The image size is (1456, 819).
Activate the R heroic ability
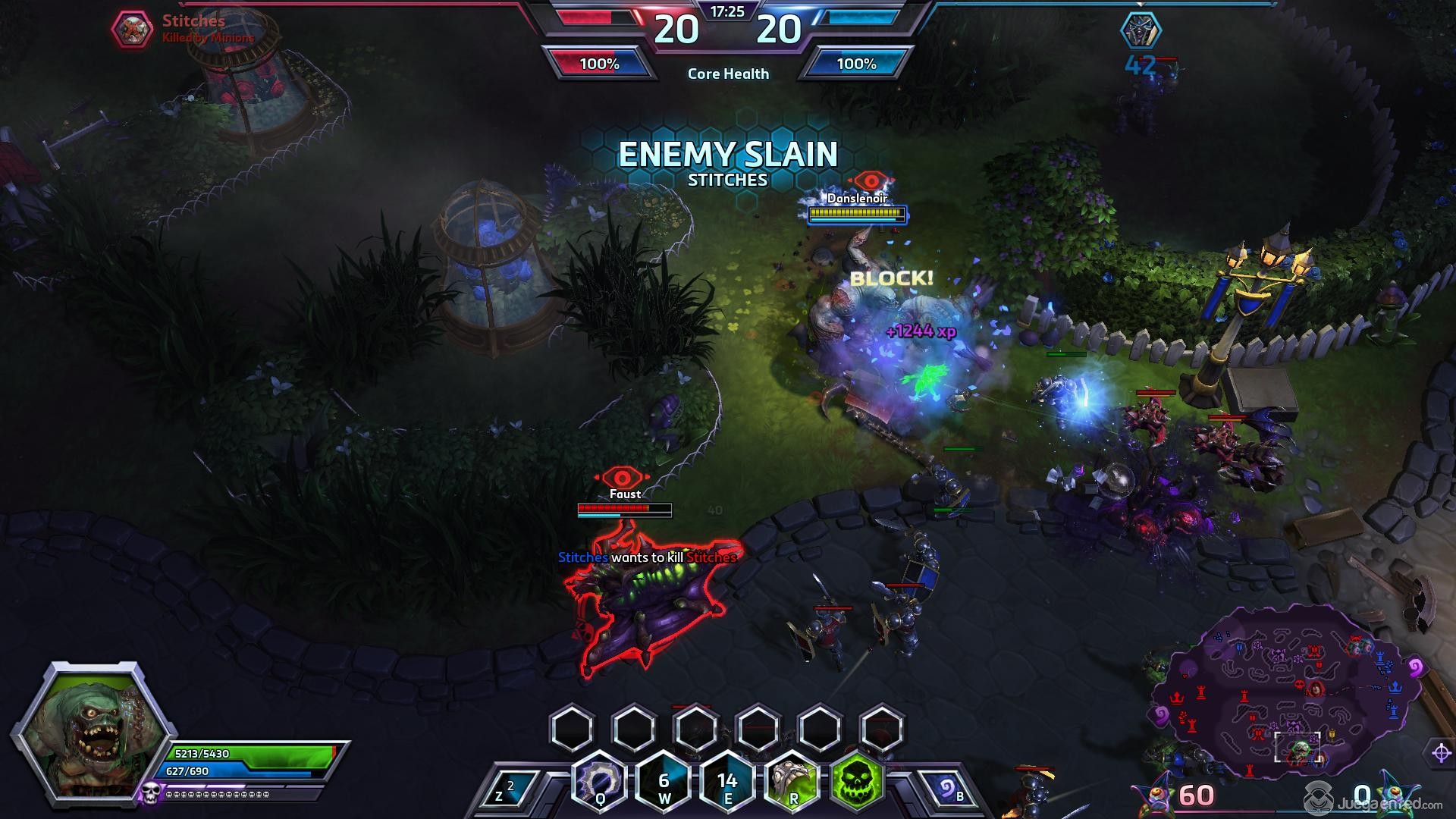pos(792,781)
